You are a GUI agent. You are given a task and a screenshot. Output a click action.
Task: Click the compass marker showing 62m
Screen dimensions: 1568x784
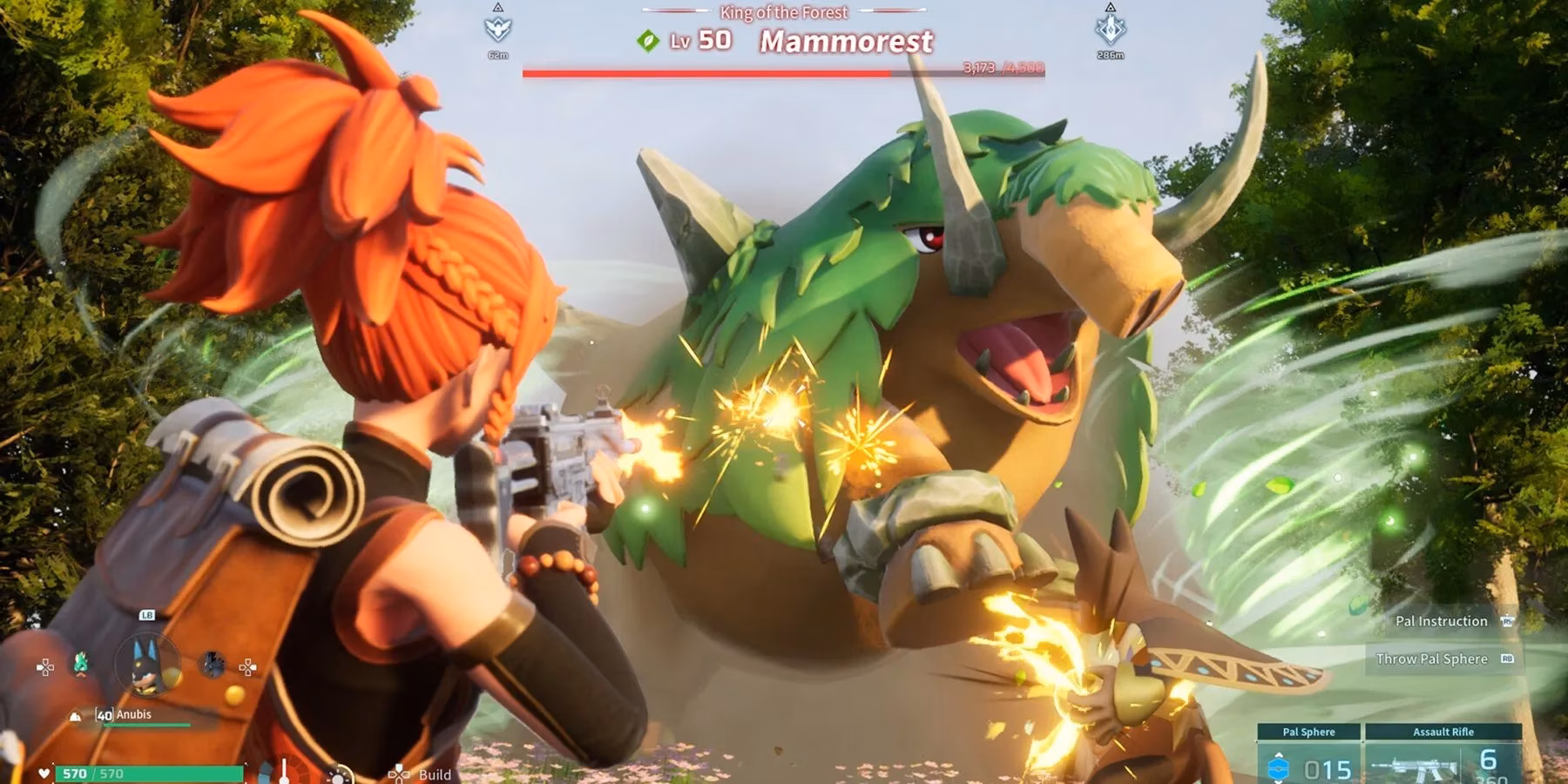(497, 29)
